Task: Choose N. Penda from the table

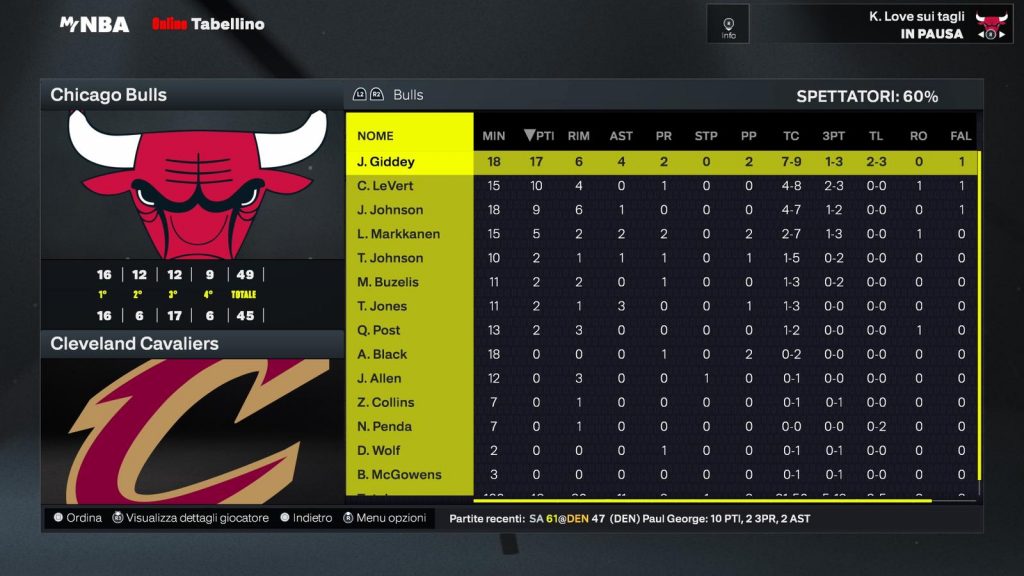Action: 384,426
